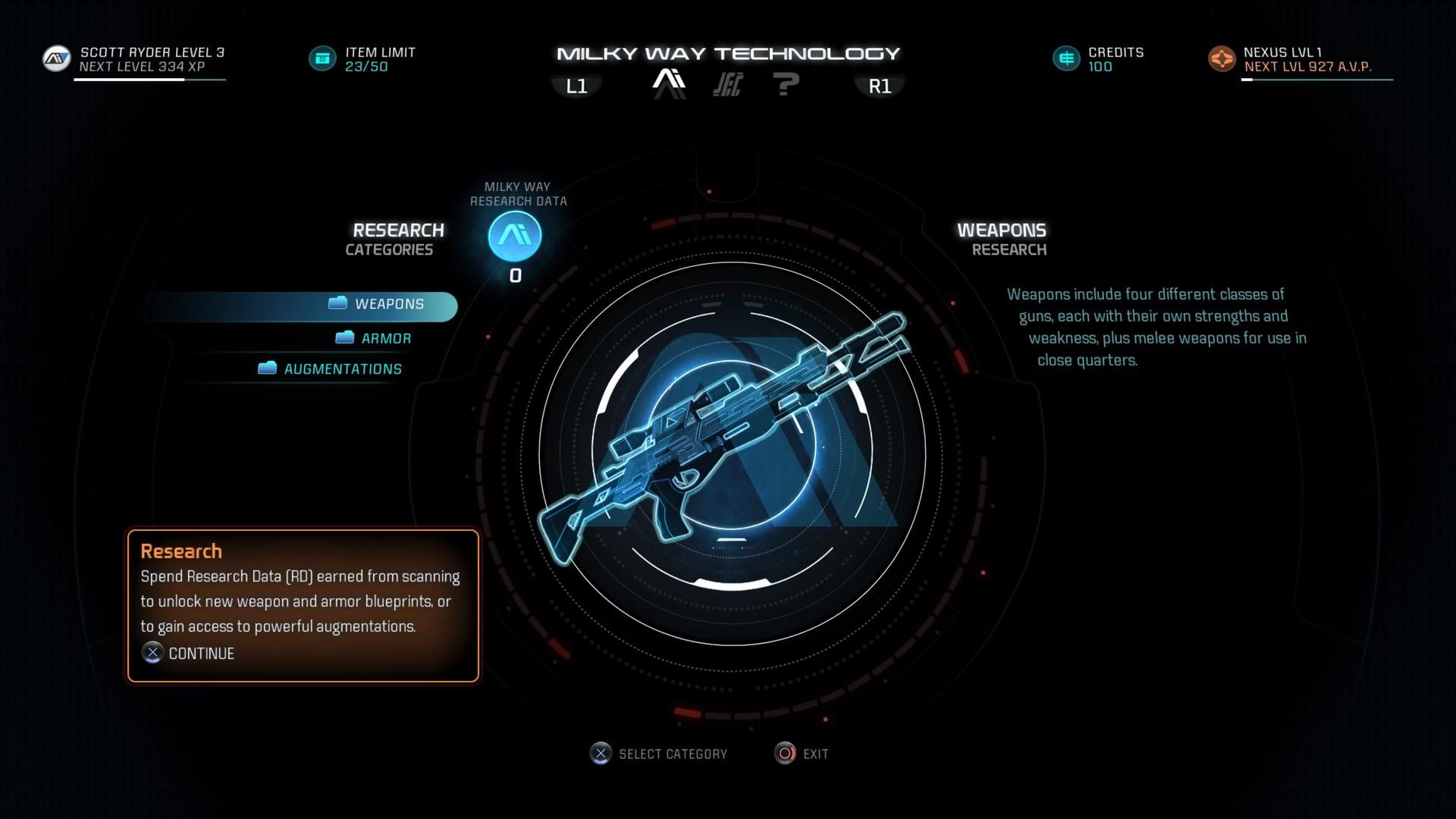
Task: Click the Nexus LVL 1 emblem icon
Action: [x=1222, y=58]
